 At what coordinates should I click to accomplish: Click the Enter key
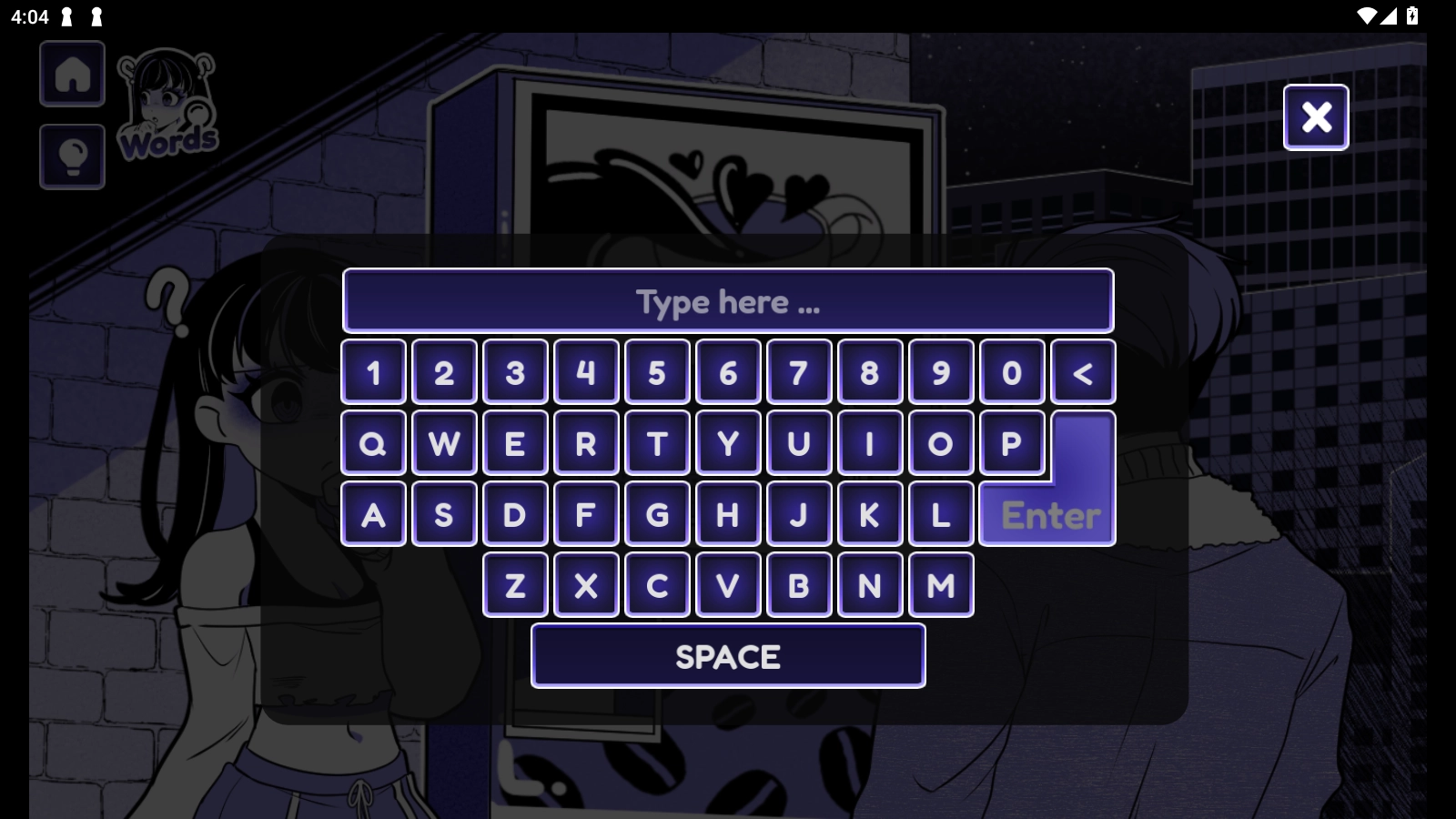pos(1046,516)
